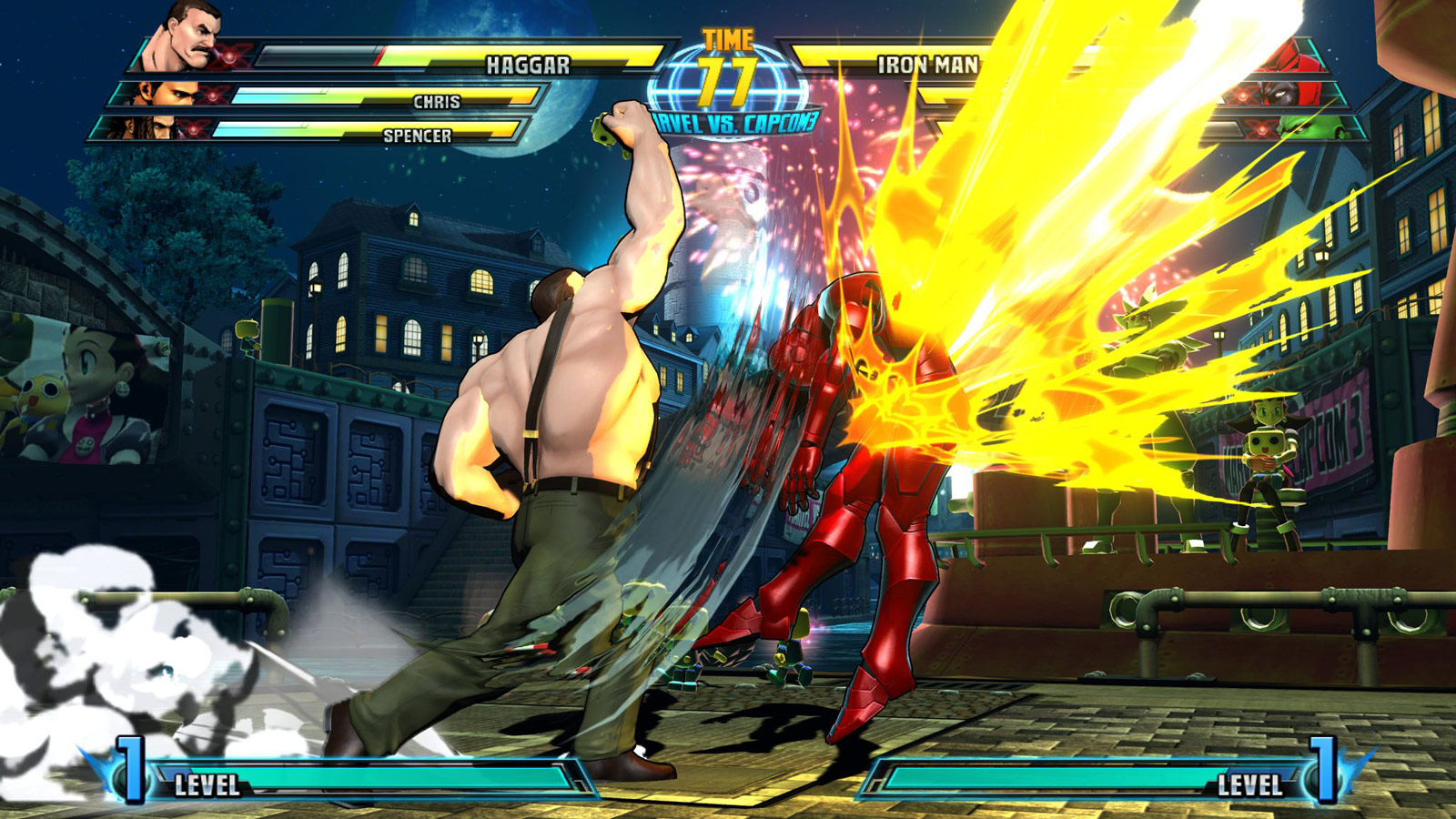Click the red X-Factor icon beside Haggar's portrait

pos(230,56)
